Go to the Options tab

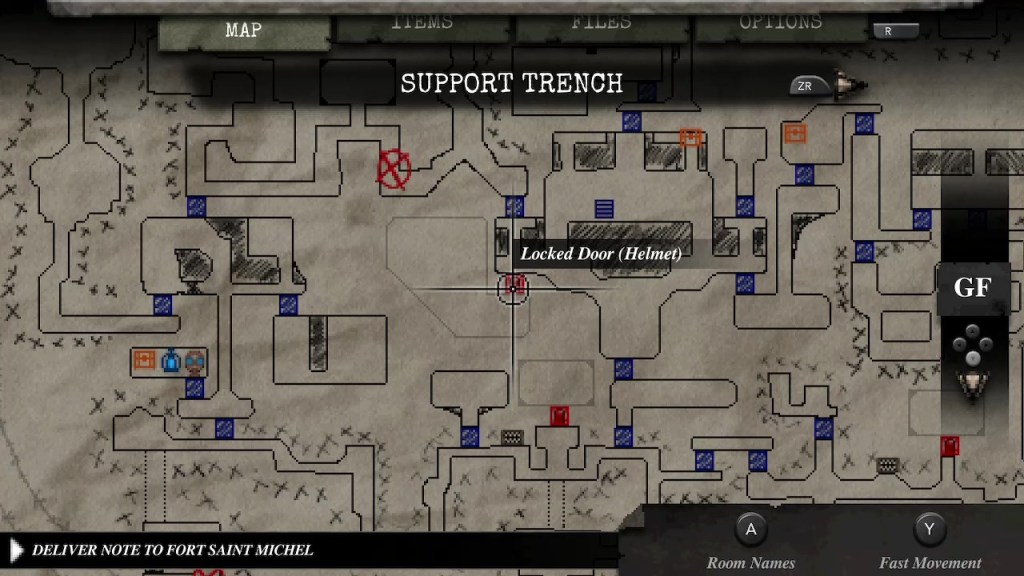click(780, 24)
